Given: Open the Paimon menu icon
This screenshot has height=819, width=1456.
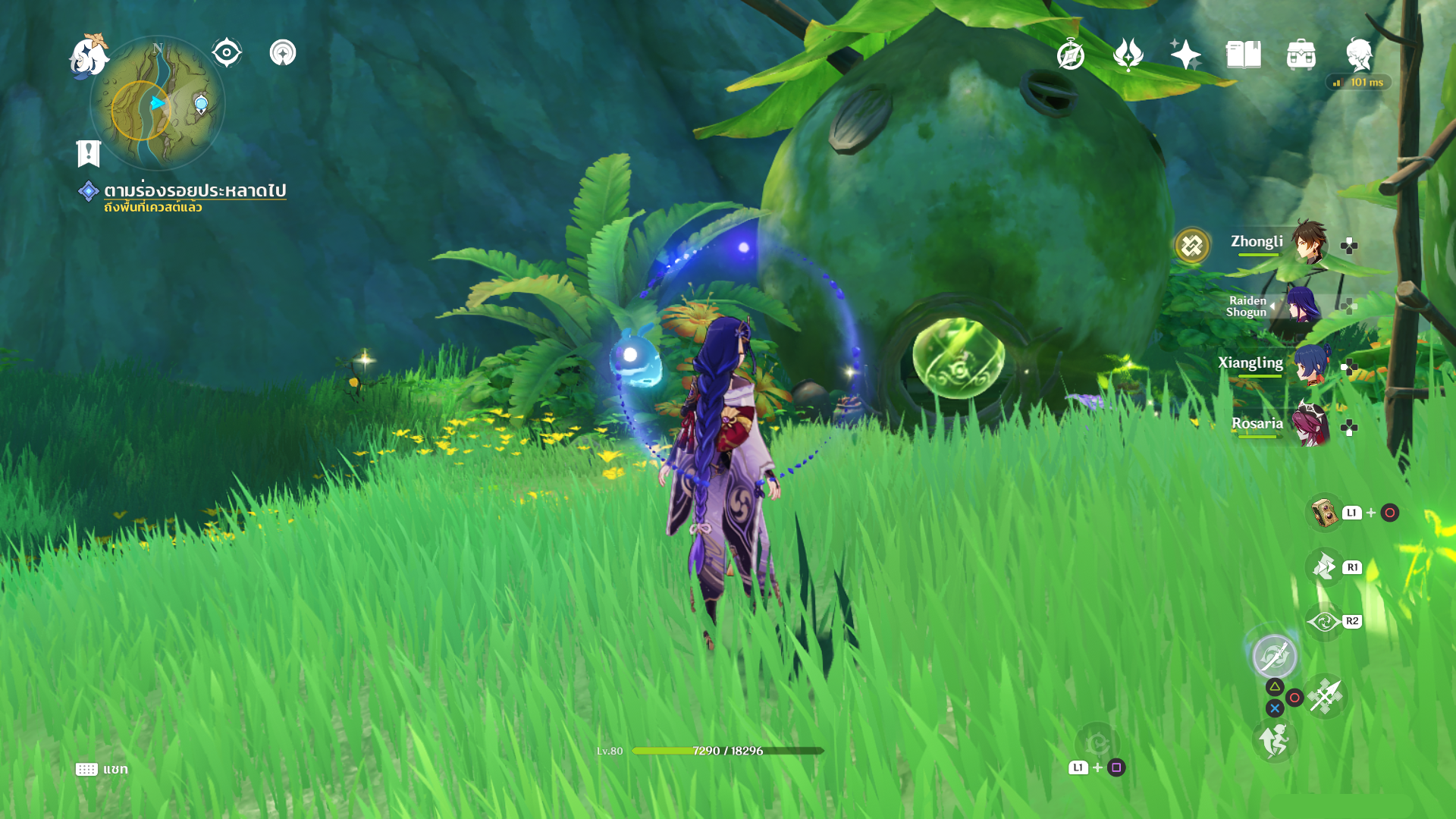Looking at the screenshot, I should tap(89, 57).
